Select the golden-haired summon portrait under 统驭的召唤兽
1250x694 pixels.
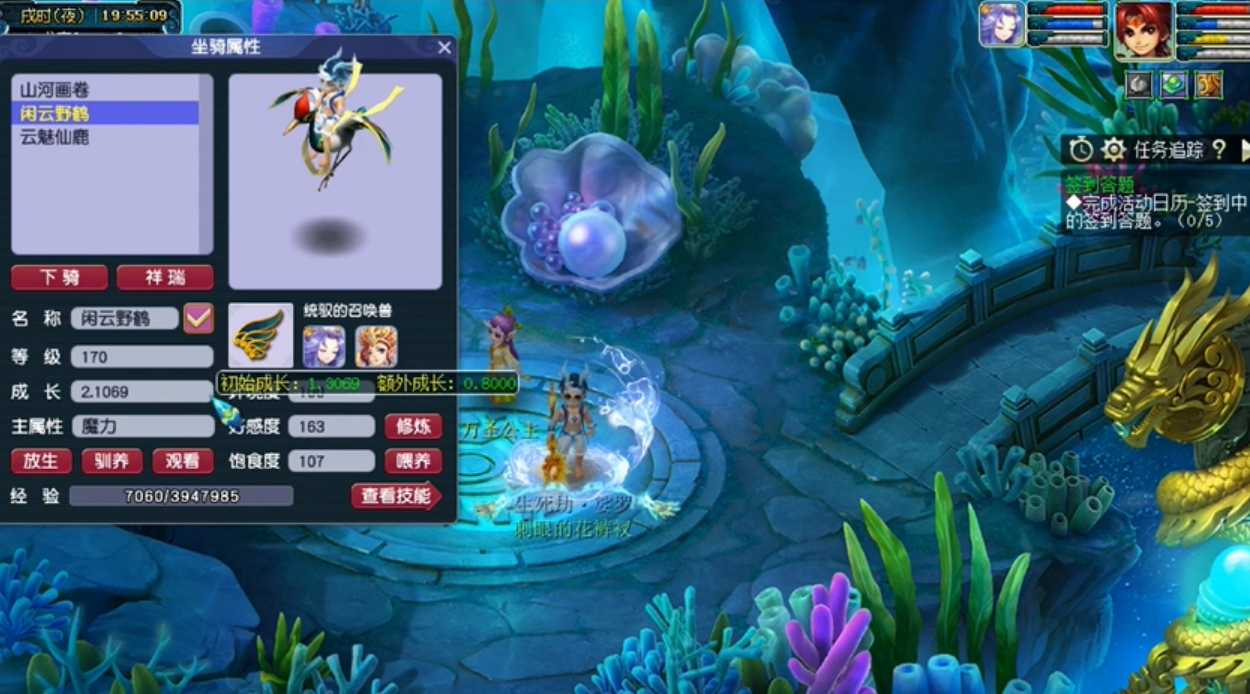point(376,346)
